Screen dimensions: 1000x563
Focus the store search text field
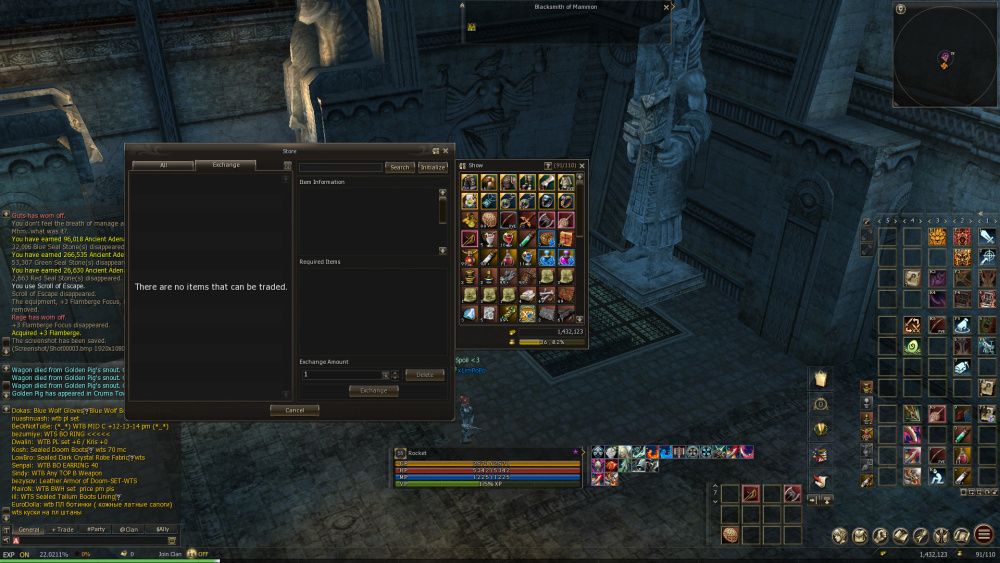point(340,168)
